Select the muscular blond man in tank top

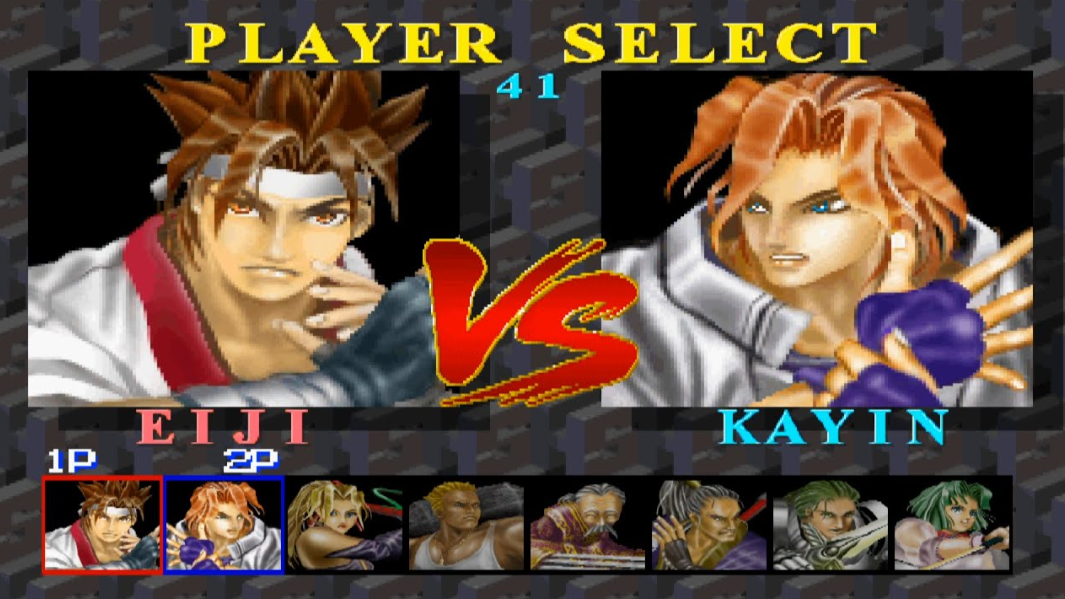466,524
